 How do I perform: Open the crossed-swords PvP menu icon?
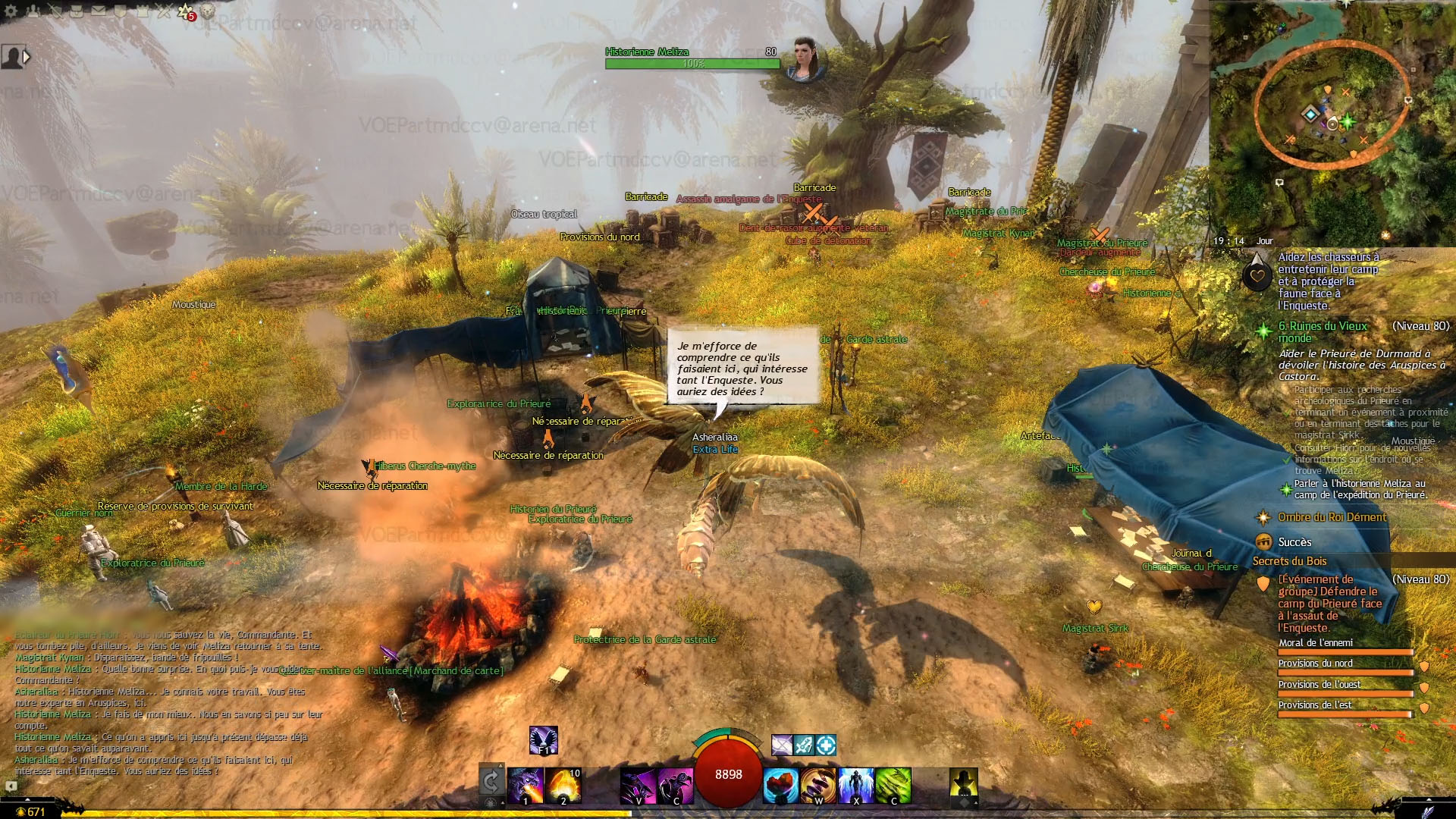165,11
